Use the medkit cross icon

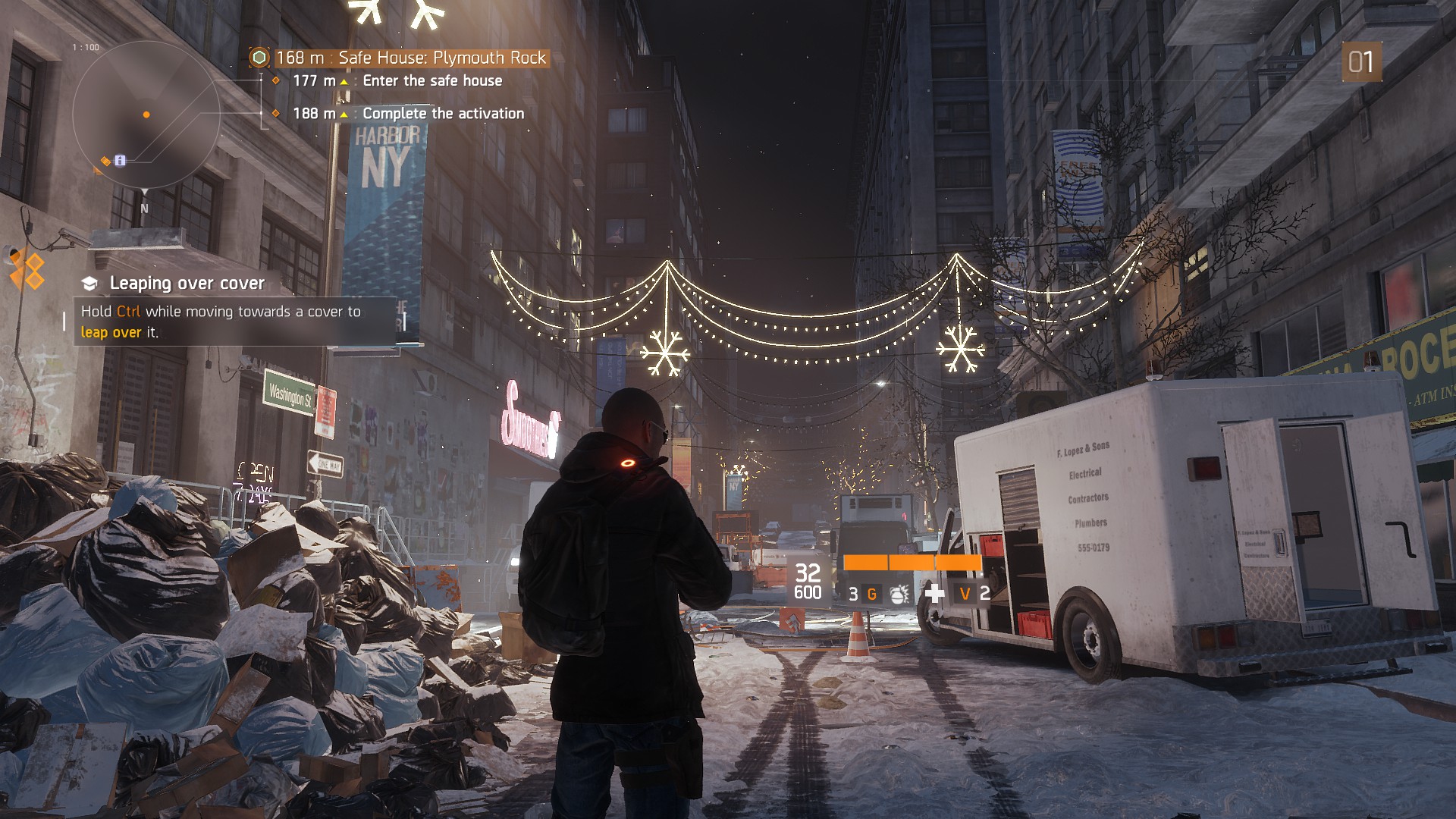click(x=935, y=593)
